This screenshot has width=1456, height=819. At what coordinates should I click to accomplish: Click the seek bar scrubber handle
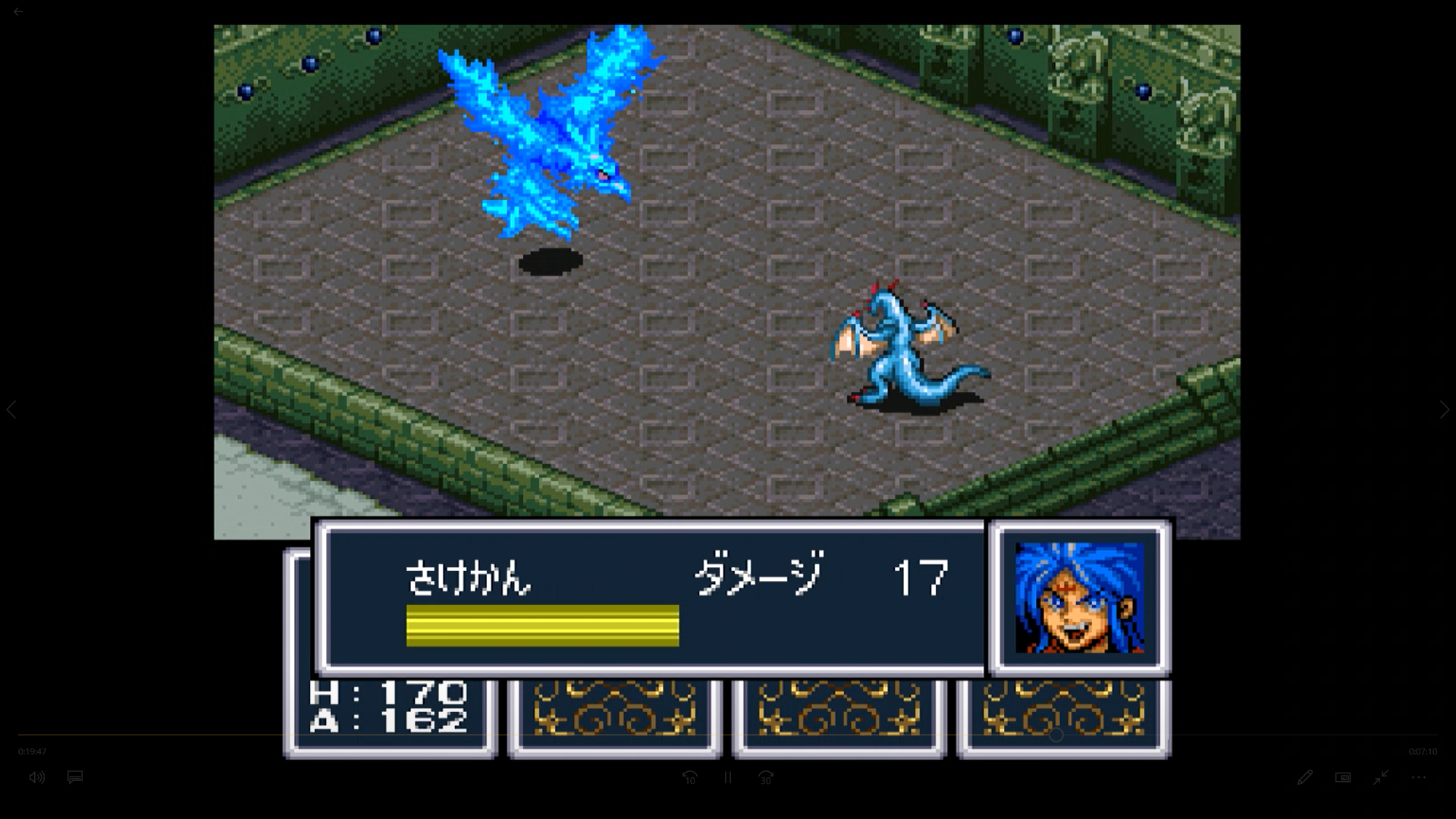pos(1055,734)
